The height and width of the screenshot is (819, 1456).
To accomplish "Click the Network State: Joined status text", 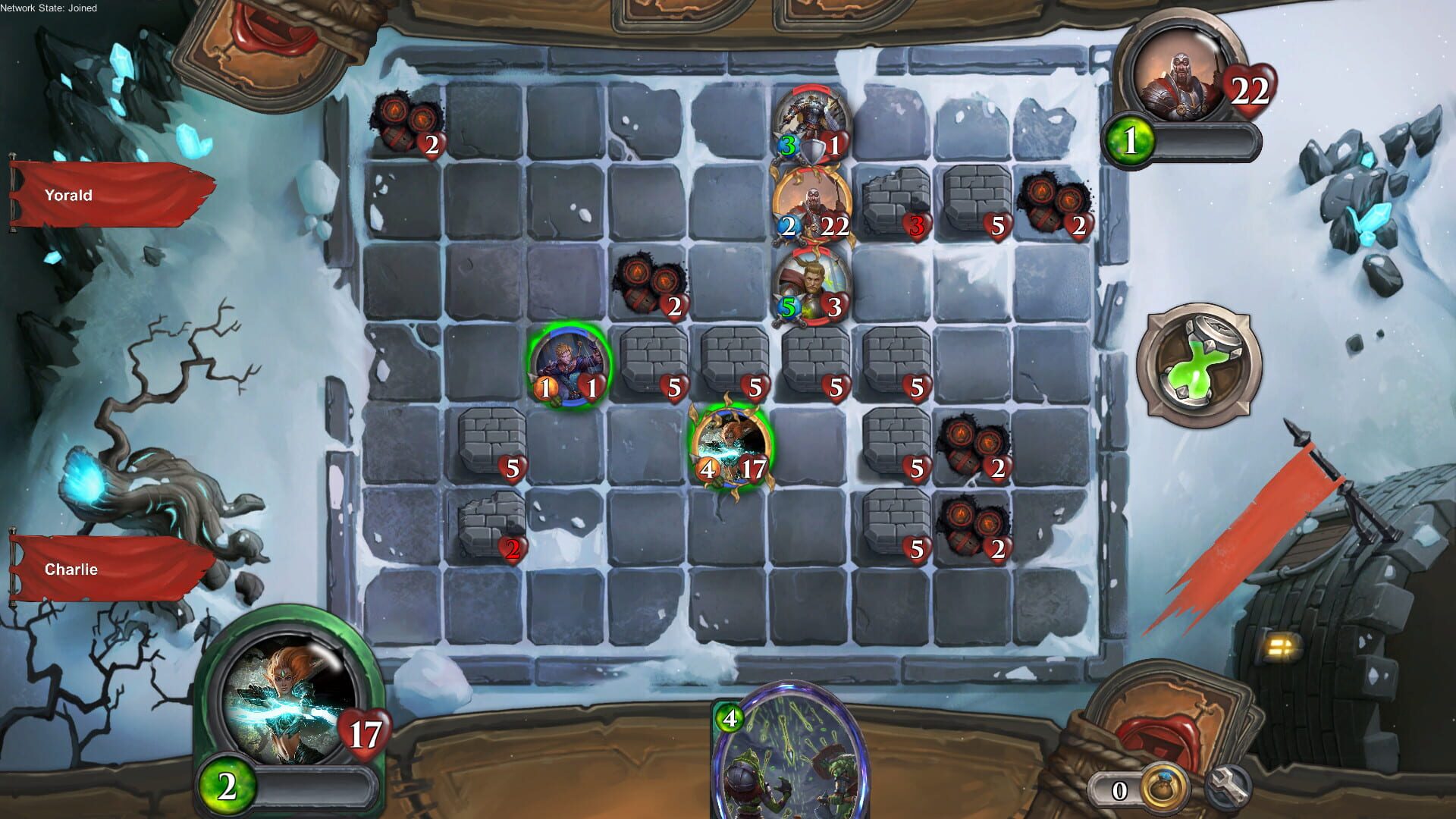I will tap(49, 8).
